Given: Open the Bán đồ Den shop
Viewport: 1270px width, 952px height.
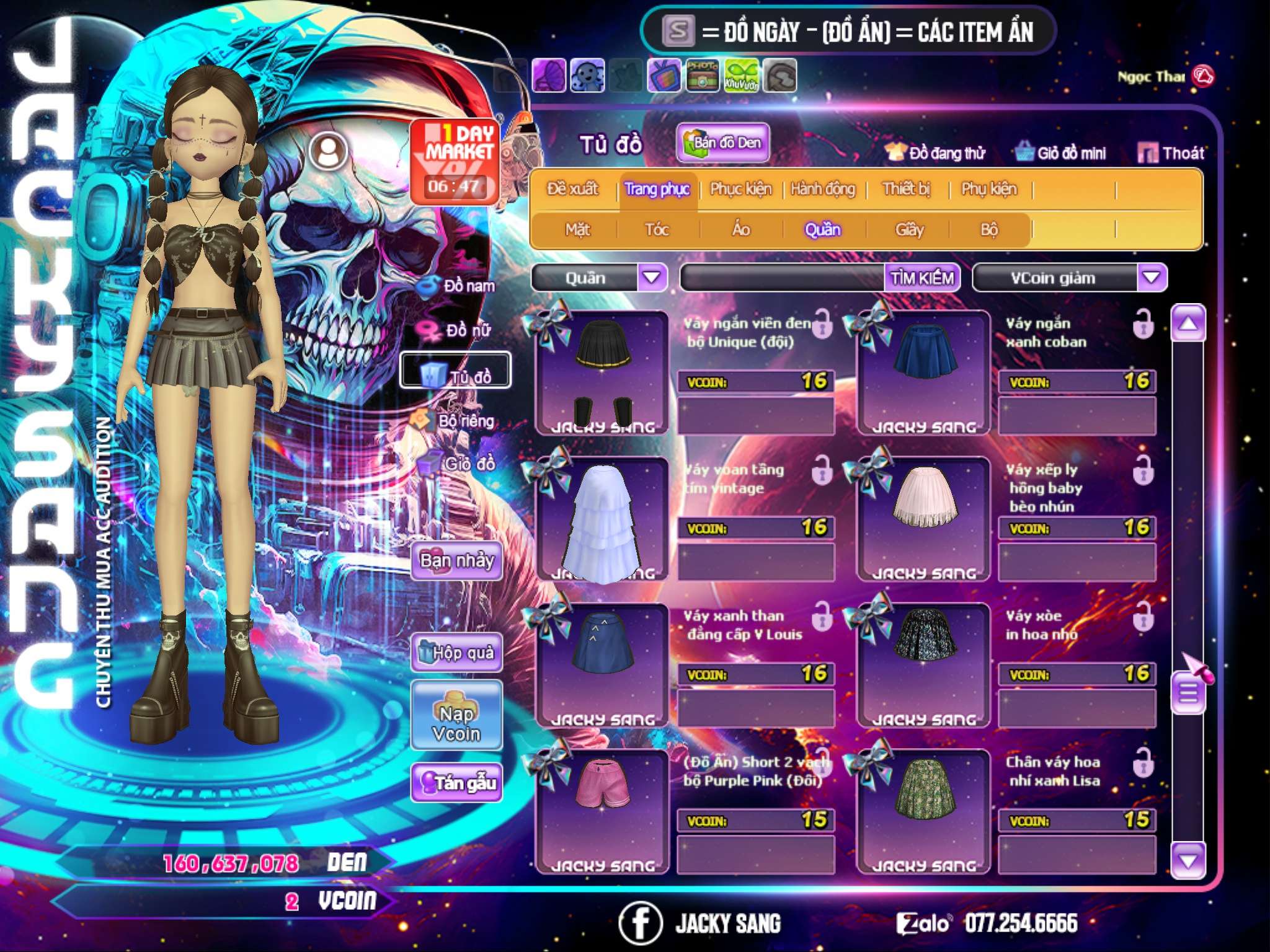Looking at the screenshot, I should 722,143.
